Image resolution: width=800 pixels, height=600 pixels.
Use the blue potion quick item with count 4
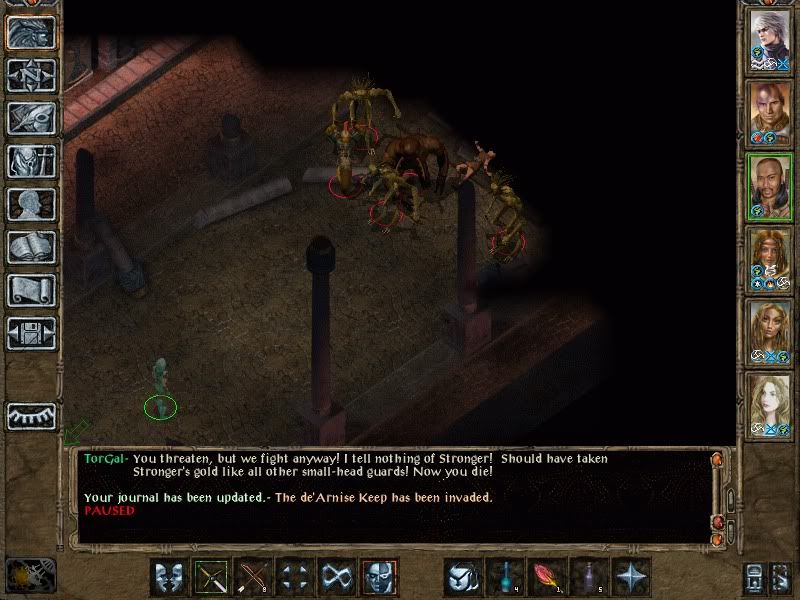506,577
